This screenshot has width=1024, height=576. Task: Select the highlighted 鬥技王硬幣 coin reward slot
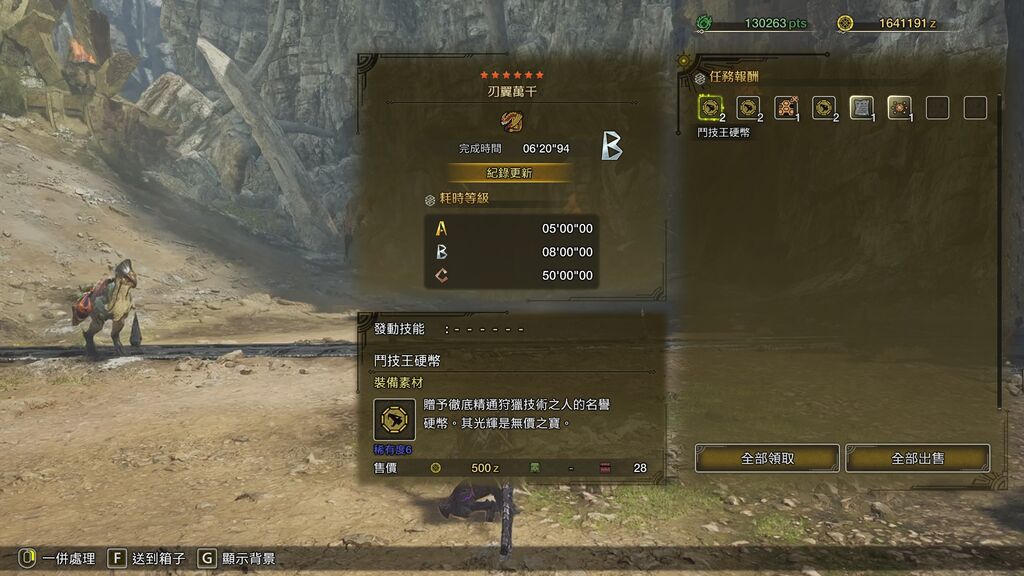tap(710, 107)
